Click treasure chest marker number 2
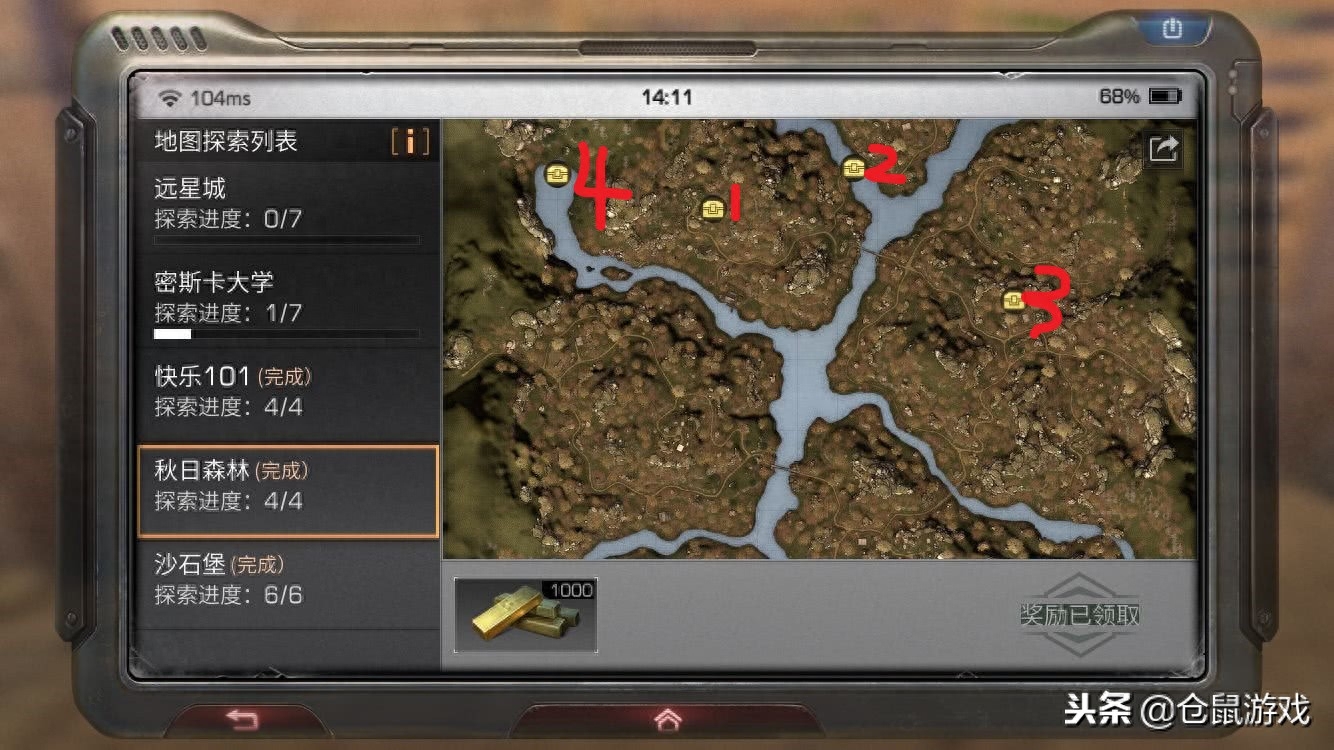Viewport: 1334px width, 750px height. pos(853,167)
